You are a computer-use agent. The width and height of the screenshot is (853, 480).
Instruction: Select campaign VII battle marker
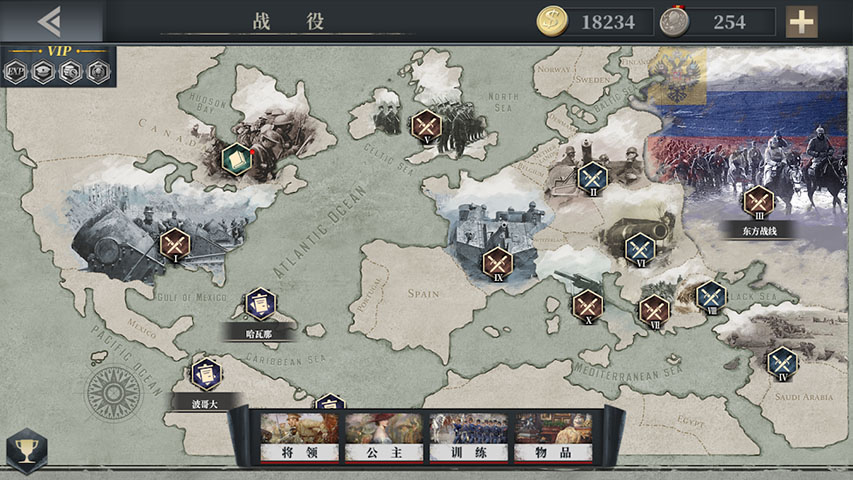click(x=654, y=309)
